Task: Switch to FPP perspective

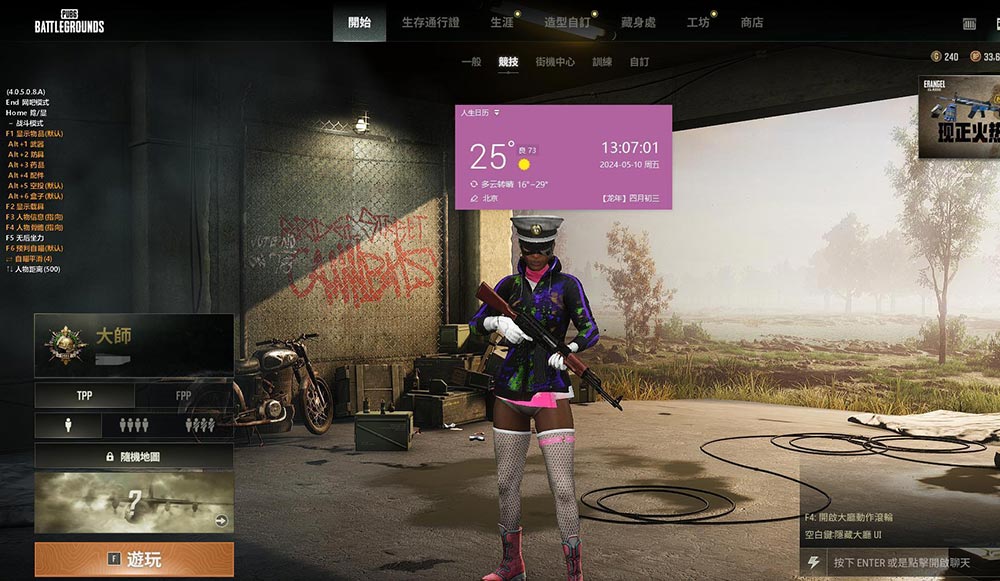Action: point(184,396)
